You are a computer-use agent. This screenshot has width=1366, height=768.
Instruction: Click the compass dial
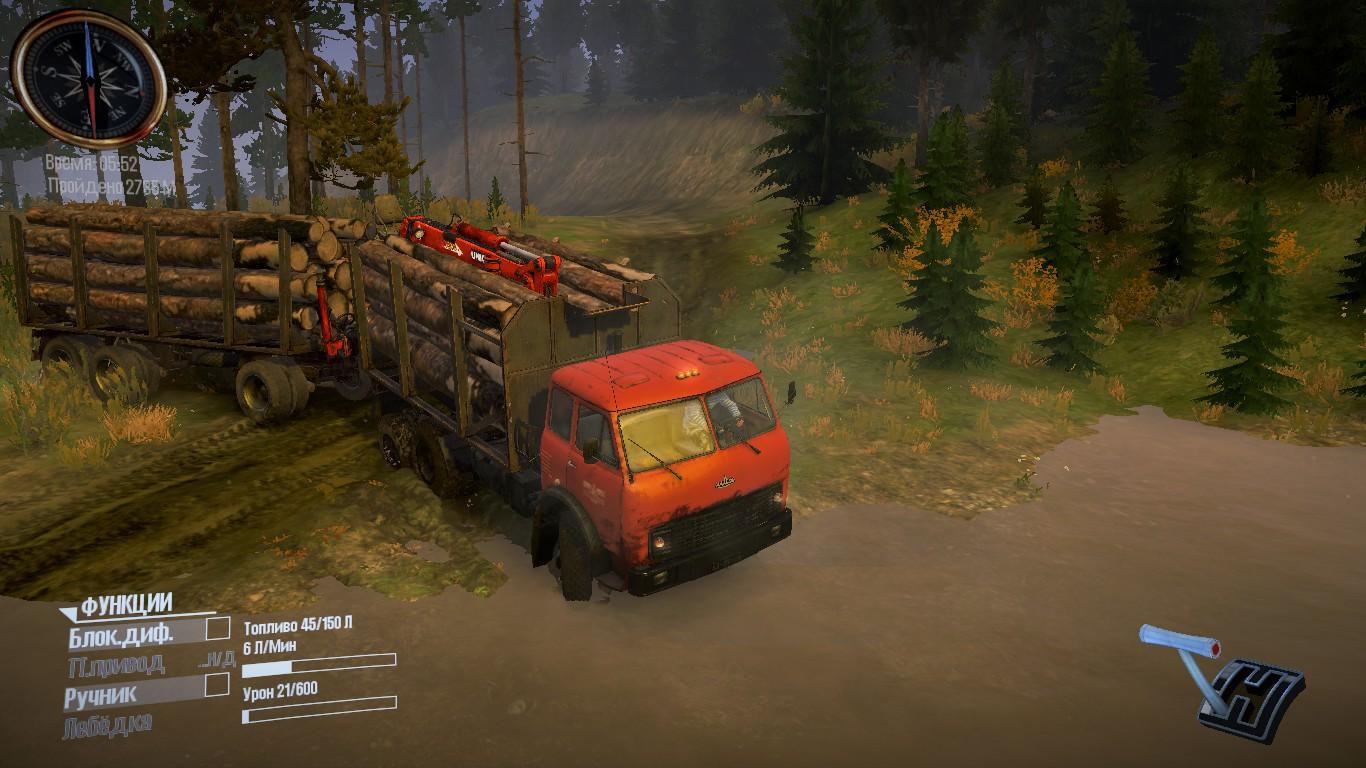click(x=88, y=79)
